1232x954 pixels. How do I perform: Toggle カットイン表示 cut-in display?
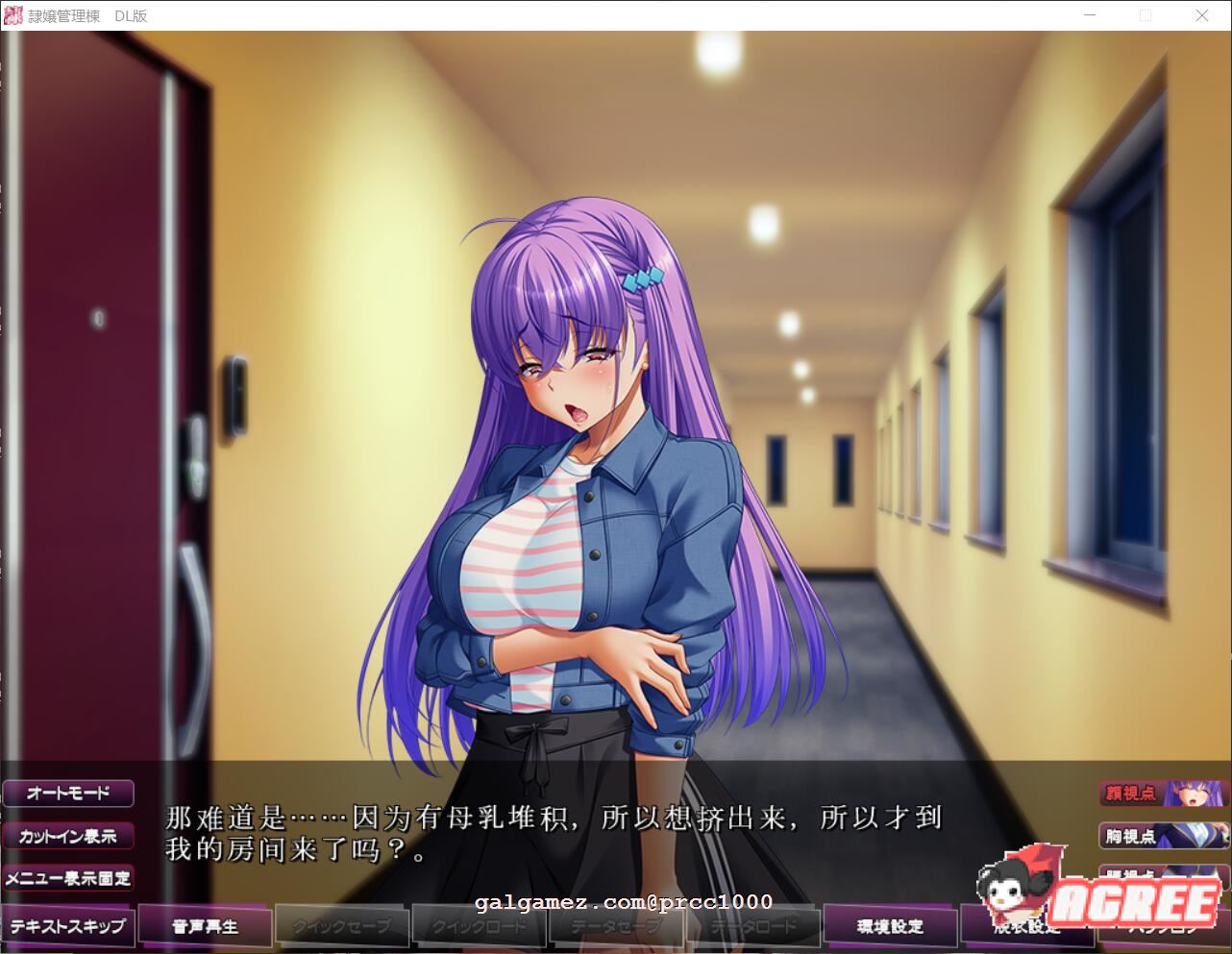tap(68, 836)
